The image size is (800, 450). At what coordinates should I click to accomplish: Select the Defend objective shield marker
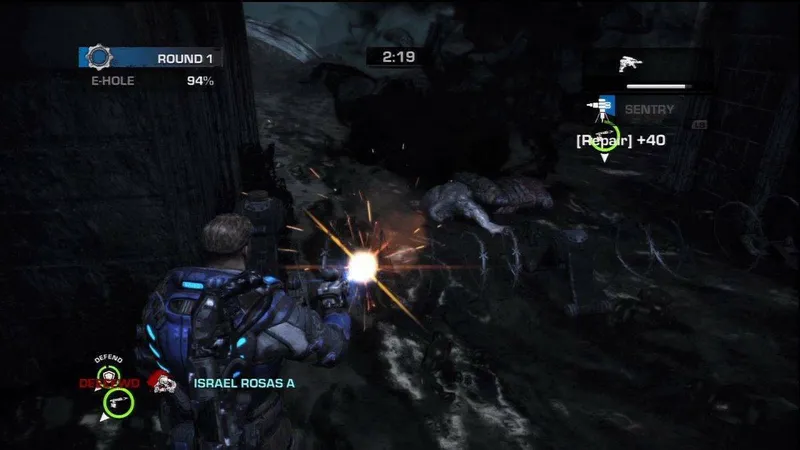click(x=108, y=373)
